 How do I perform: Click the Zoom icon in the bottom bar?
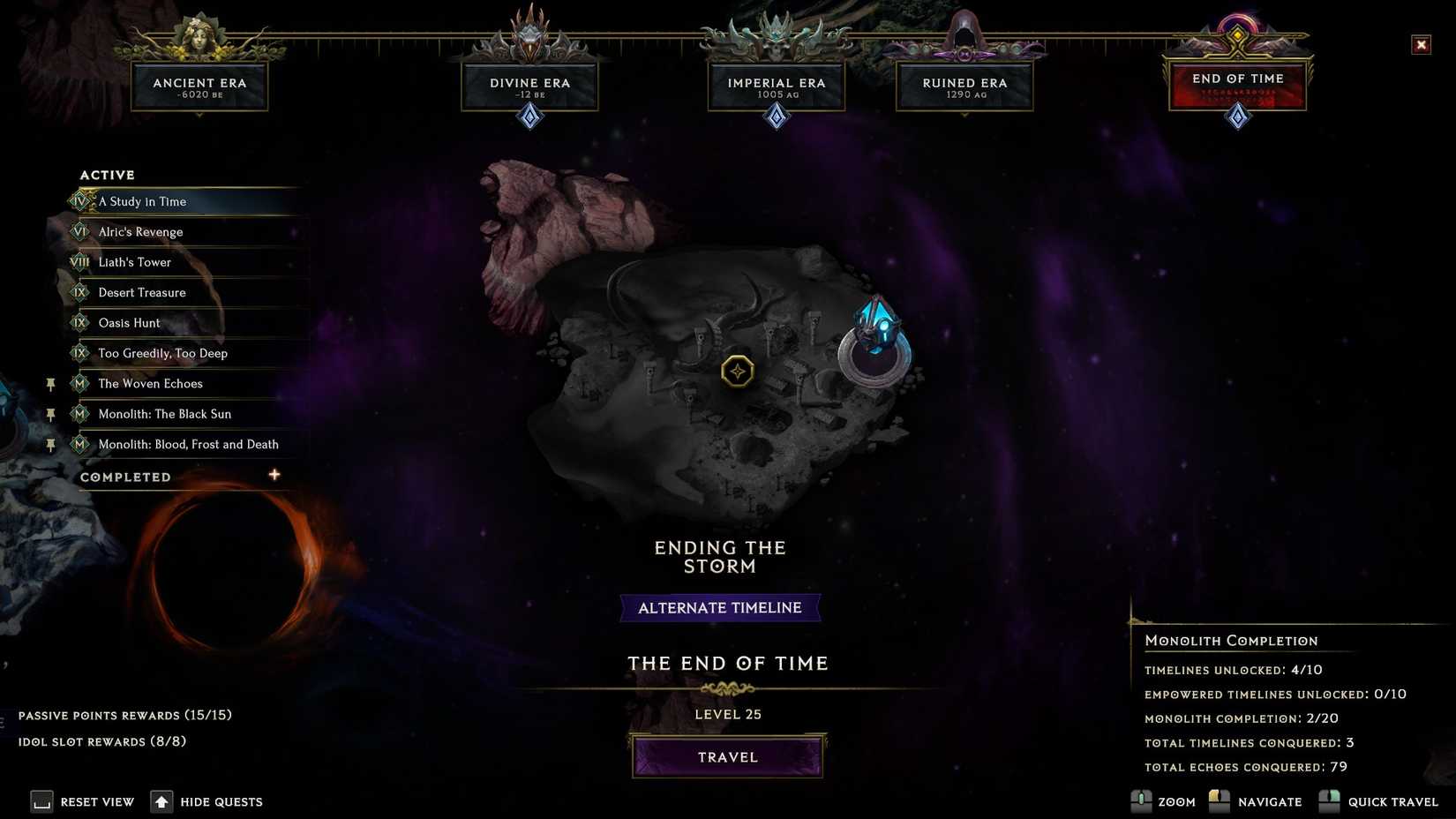pyautogui.click(x=1140, y=801)
